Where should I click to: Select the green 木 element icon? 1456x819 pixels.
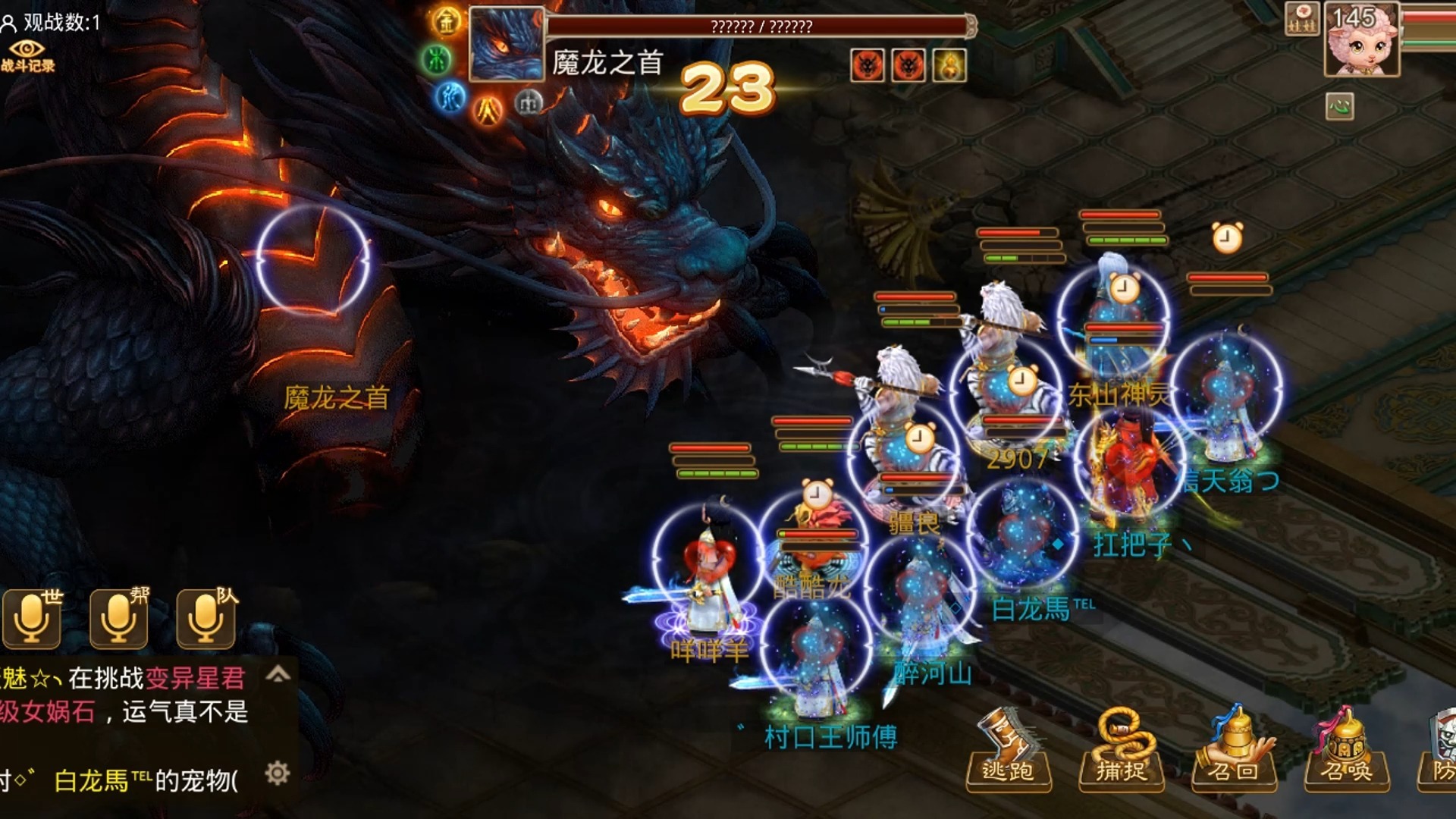pyautogui.click(x=436, y=59)
